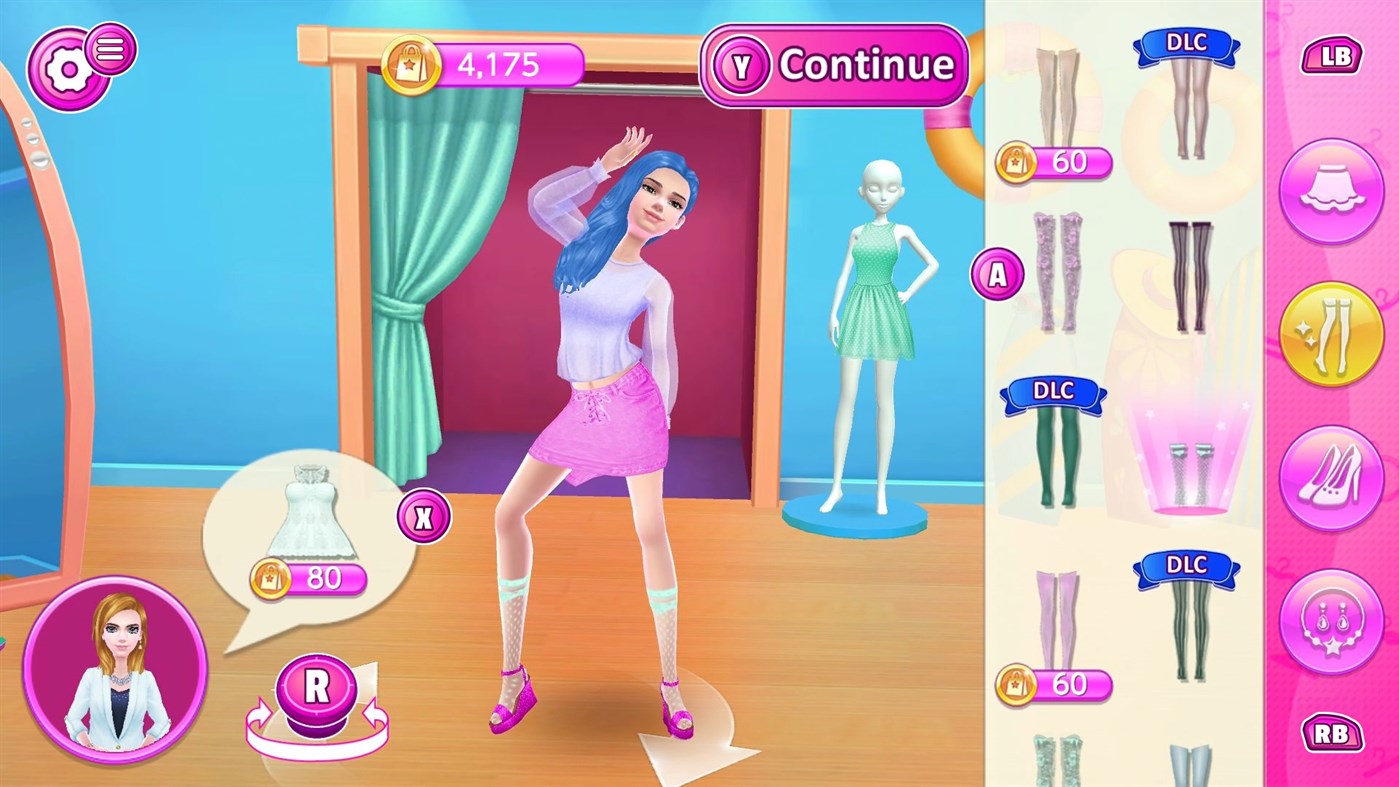Select the skirt category icon
The image size is (1399, 787).
pyautogui.click(x=1331, y=190)
